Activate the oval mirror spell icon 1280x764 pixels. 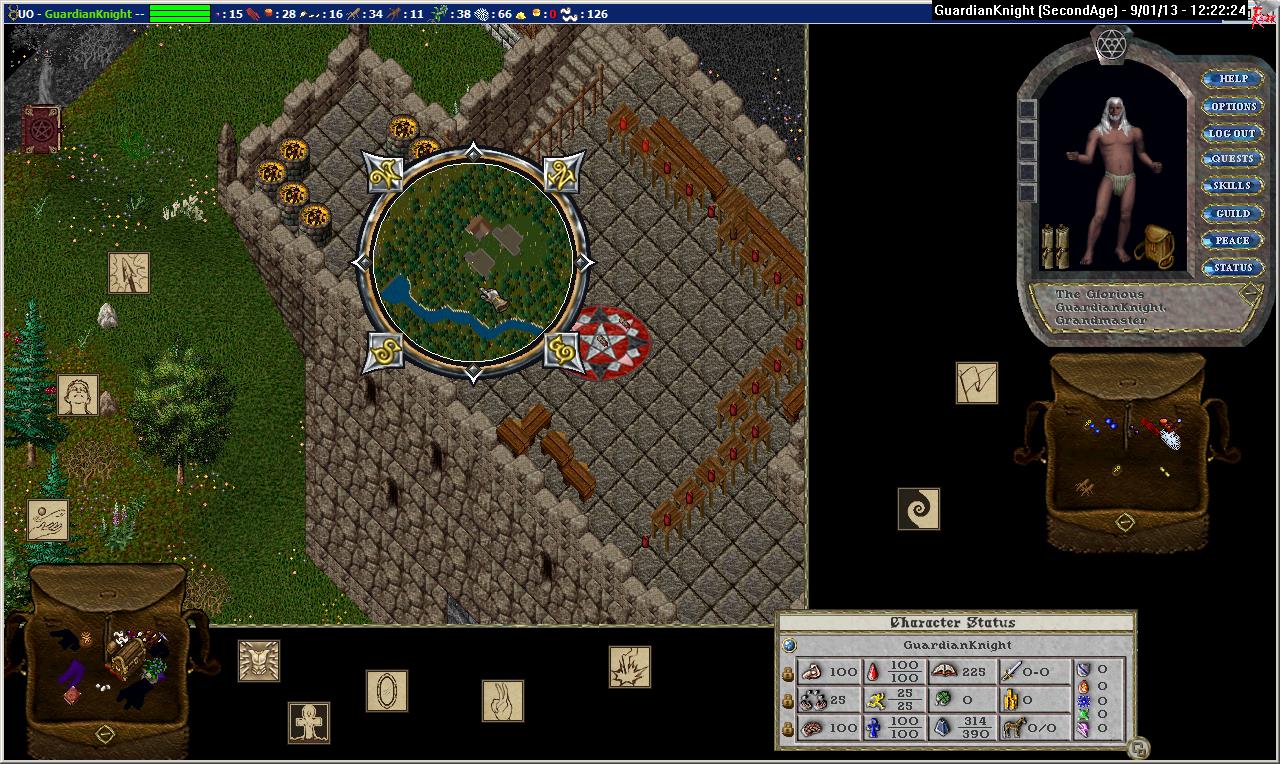pos(387,691)
